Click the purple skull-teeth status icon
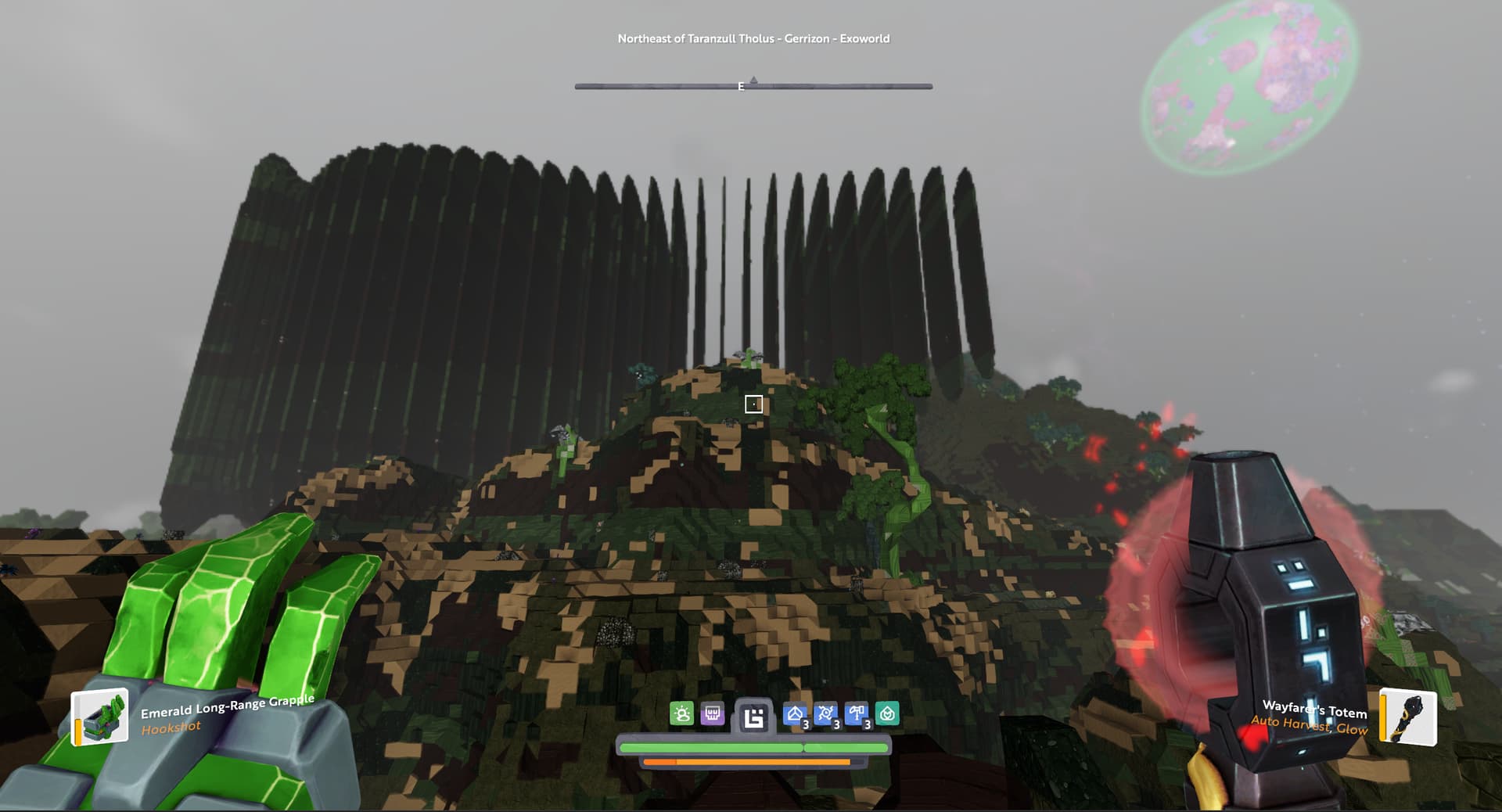Image resolution: width=1502 pixels, height=812 pixels. [x=712, y=713]
